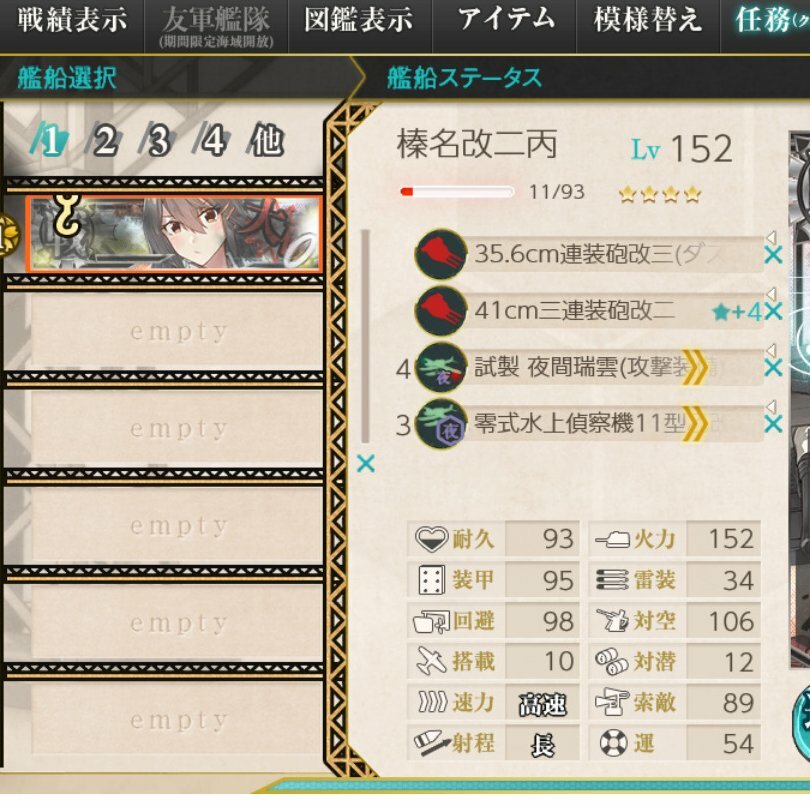810x810 pixels.
Task: Open the 任務 quests menu
Action: point(768,21)
